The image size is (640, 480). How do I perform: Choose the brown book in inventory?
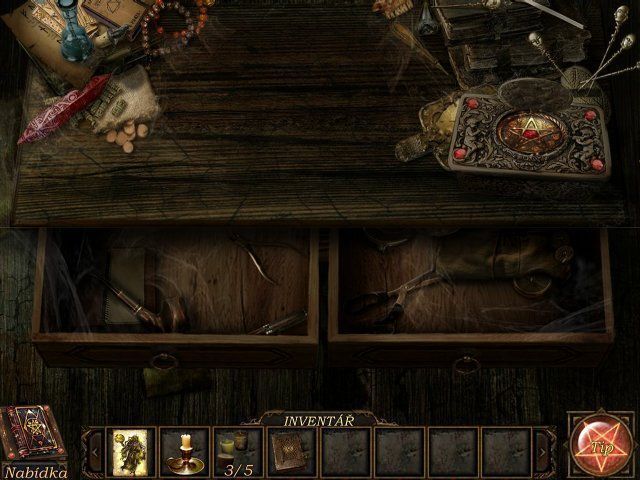pyautogui.click(x=293, y=451)
